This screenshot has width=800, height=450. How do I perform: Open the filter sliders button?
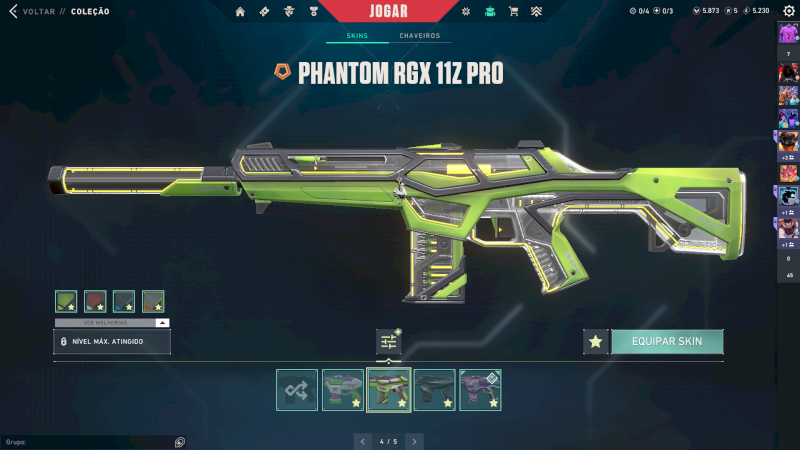click(x=389, y=342)
